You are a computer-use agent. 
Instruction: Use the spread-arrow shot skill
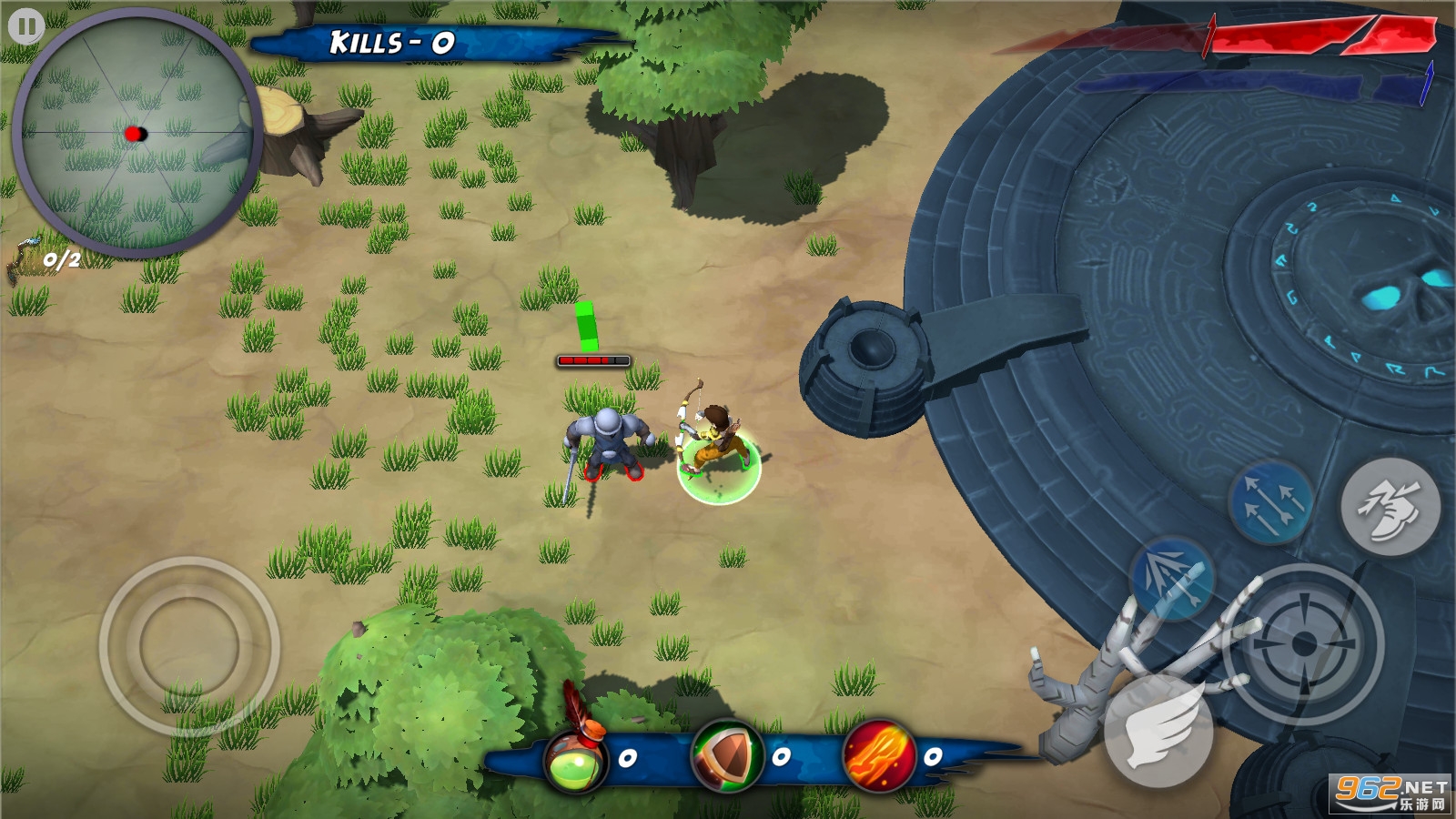click(x=1172, y=579)
